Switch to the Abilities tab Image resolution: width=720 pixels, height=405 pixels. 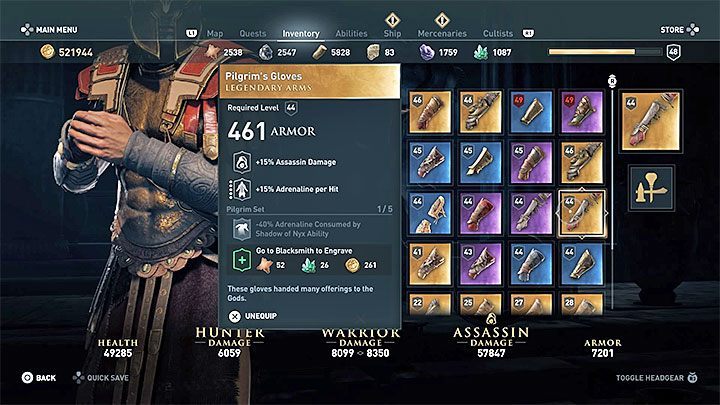(x=351, y=33)
